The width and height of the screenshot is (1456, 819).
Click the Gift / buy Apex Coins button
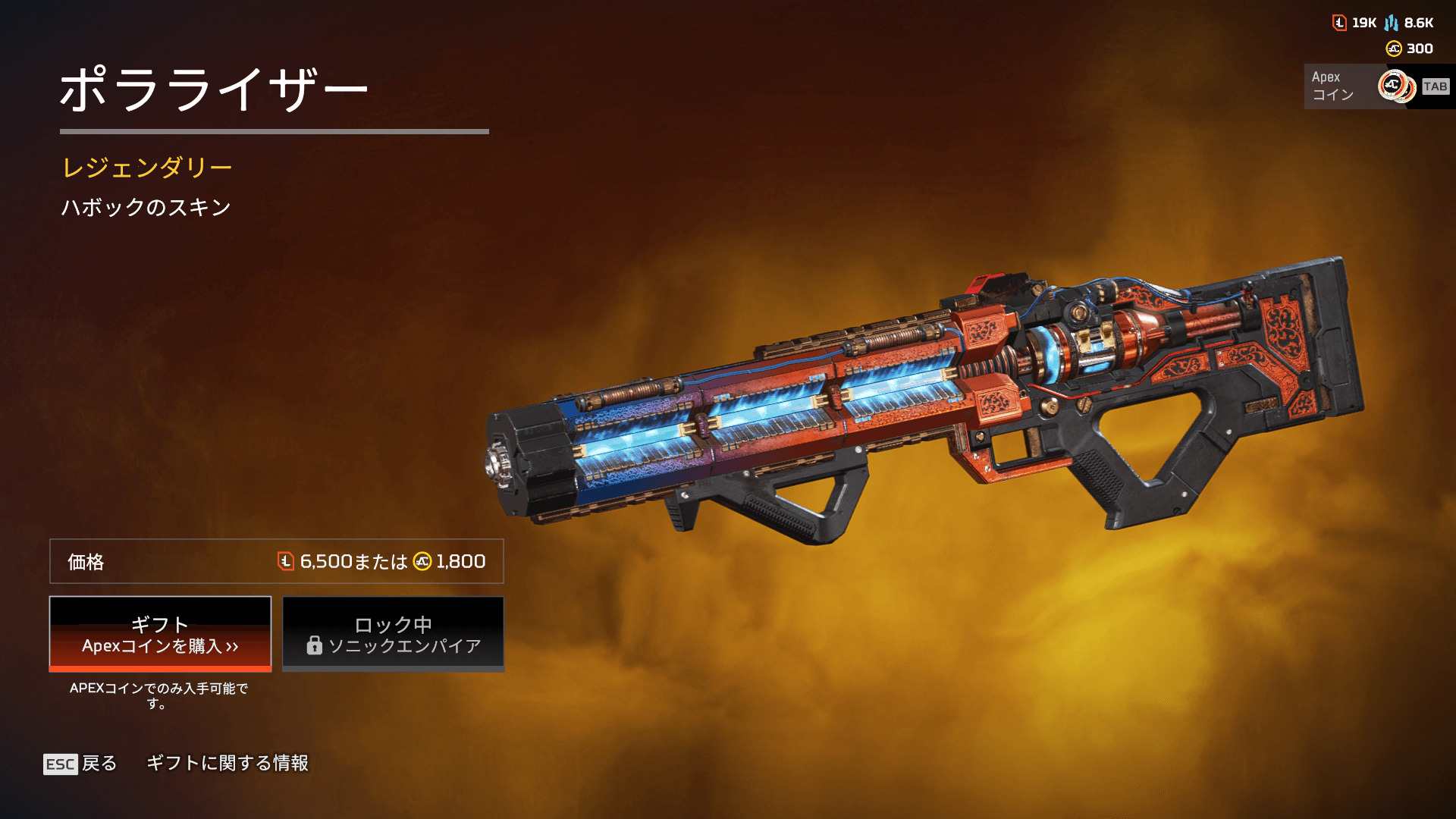160,634
